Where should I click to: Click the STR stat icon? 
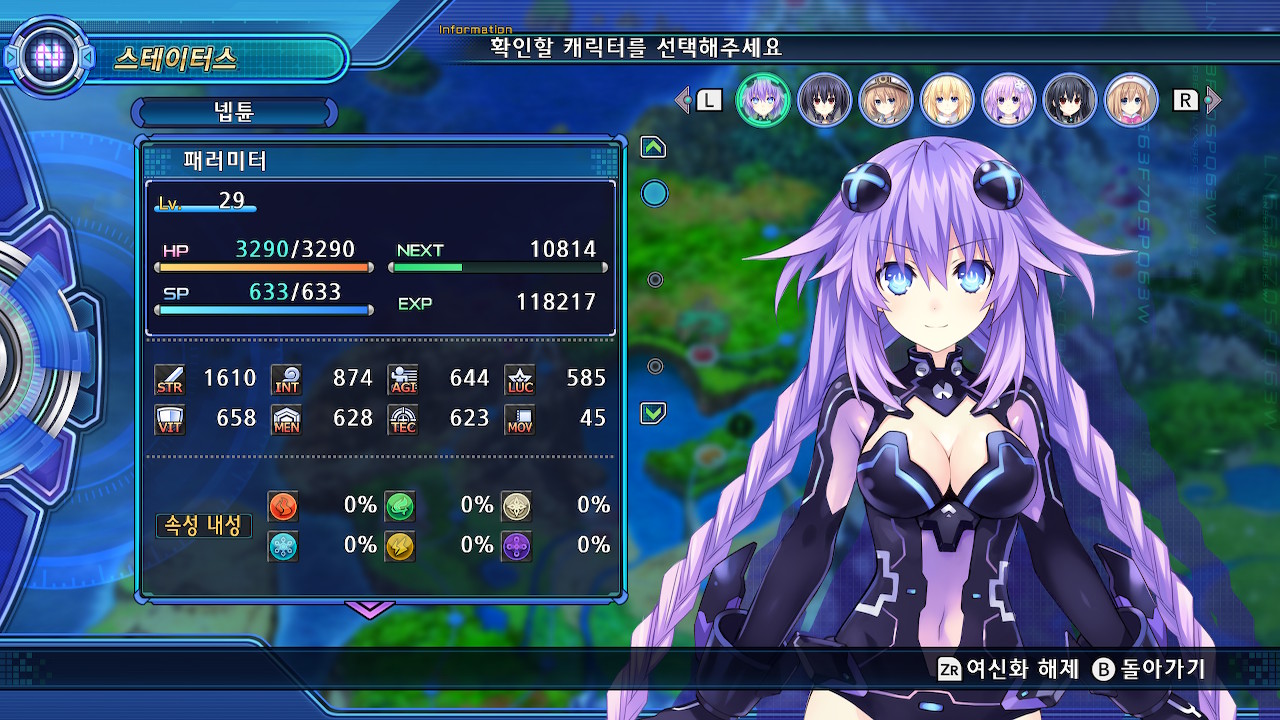point(170,378)
